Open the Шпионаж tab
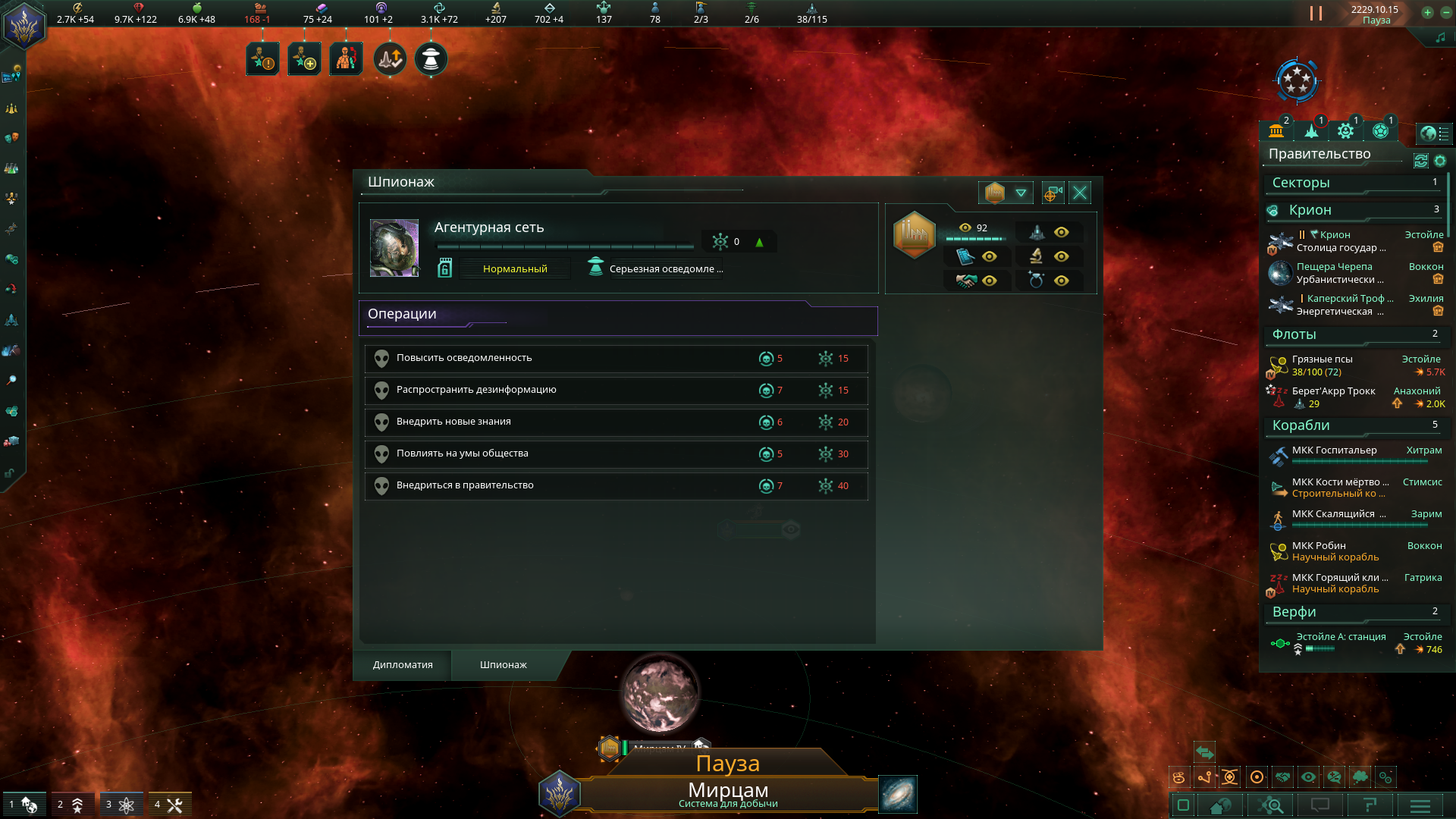The width and height of the screenshot is (1456, 819). tap(504, 665)
